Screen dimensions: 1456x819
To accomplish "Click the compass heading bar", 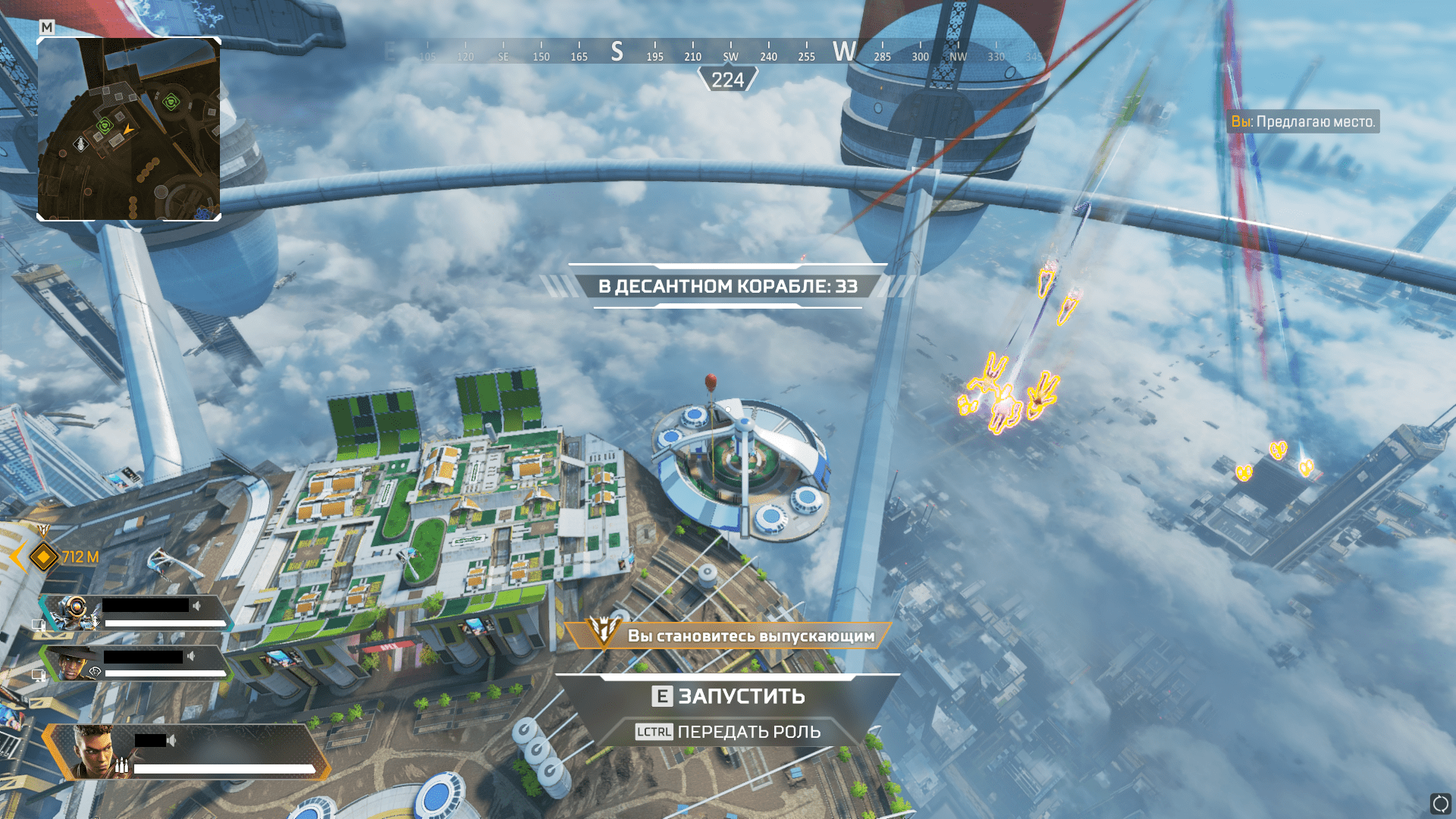I will tap(728, 52).
